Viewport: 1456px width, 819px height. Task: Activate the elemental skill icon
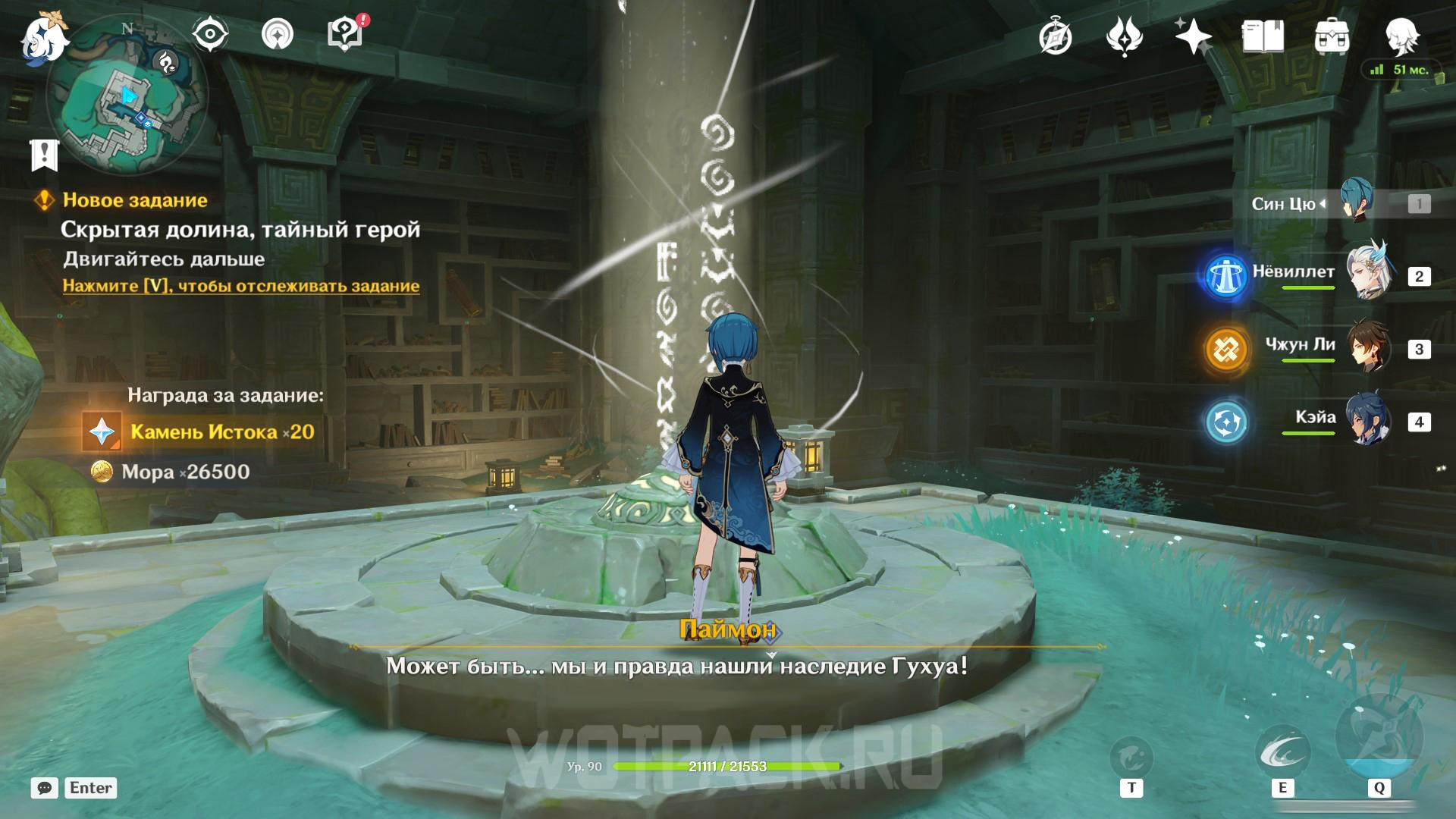pos(1282,752)
